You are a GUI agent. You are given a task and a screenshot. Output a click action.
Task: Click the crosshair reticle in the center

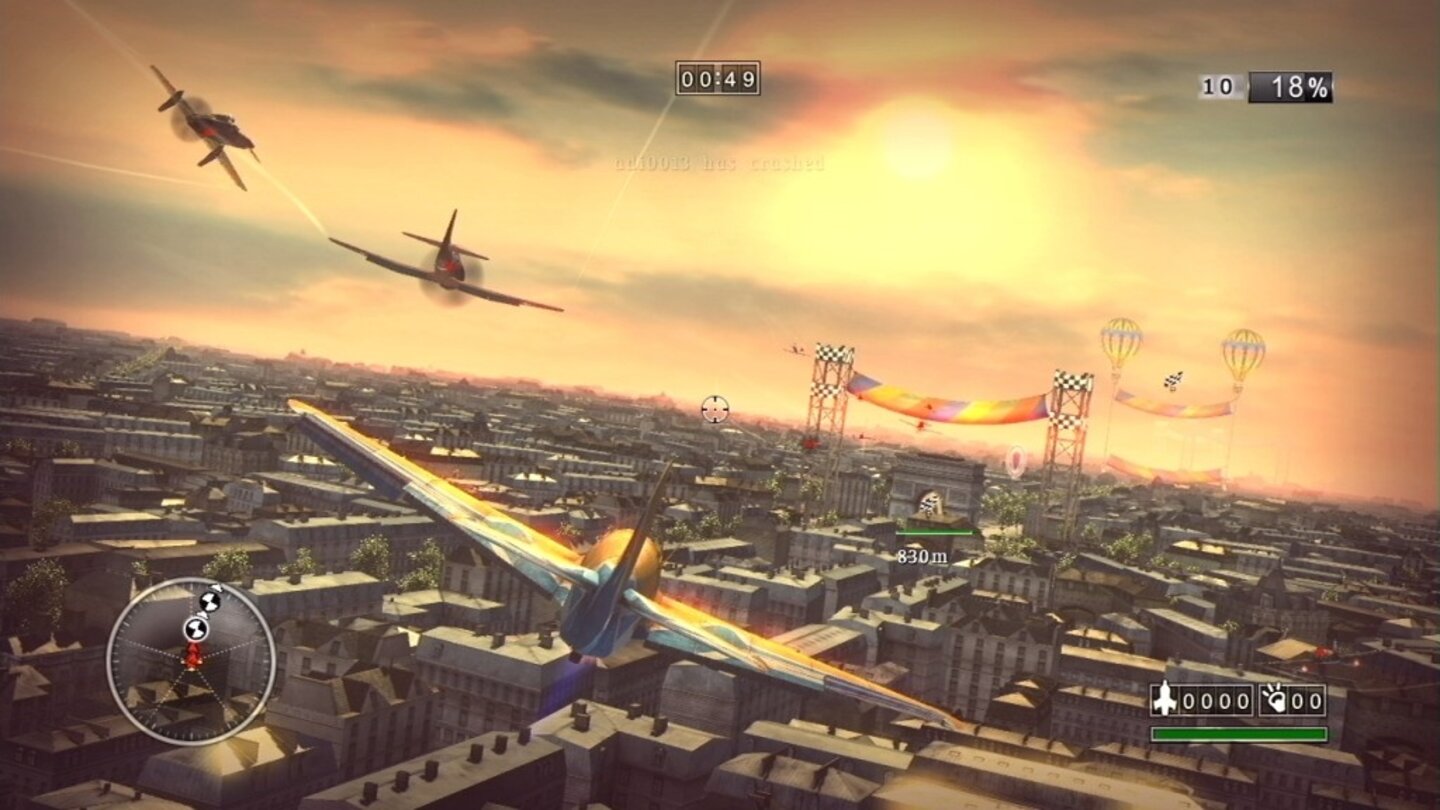coord(713,408)
